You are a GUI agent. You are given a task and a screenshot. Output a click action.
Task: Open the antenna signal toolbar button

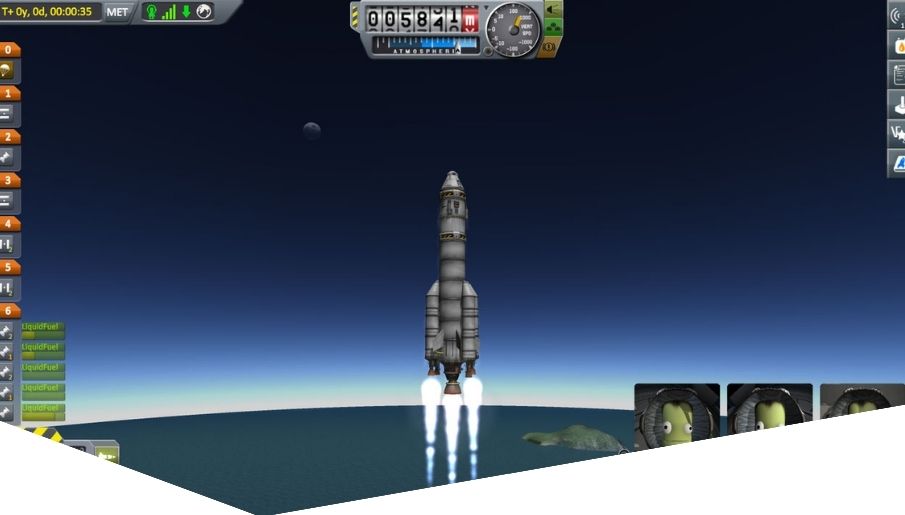coord(897,16)
